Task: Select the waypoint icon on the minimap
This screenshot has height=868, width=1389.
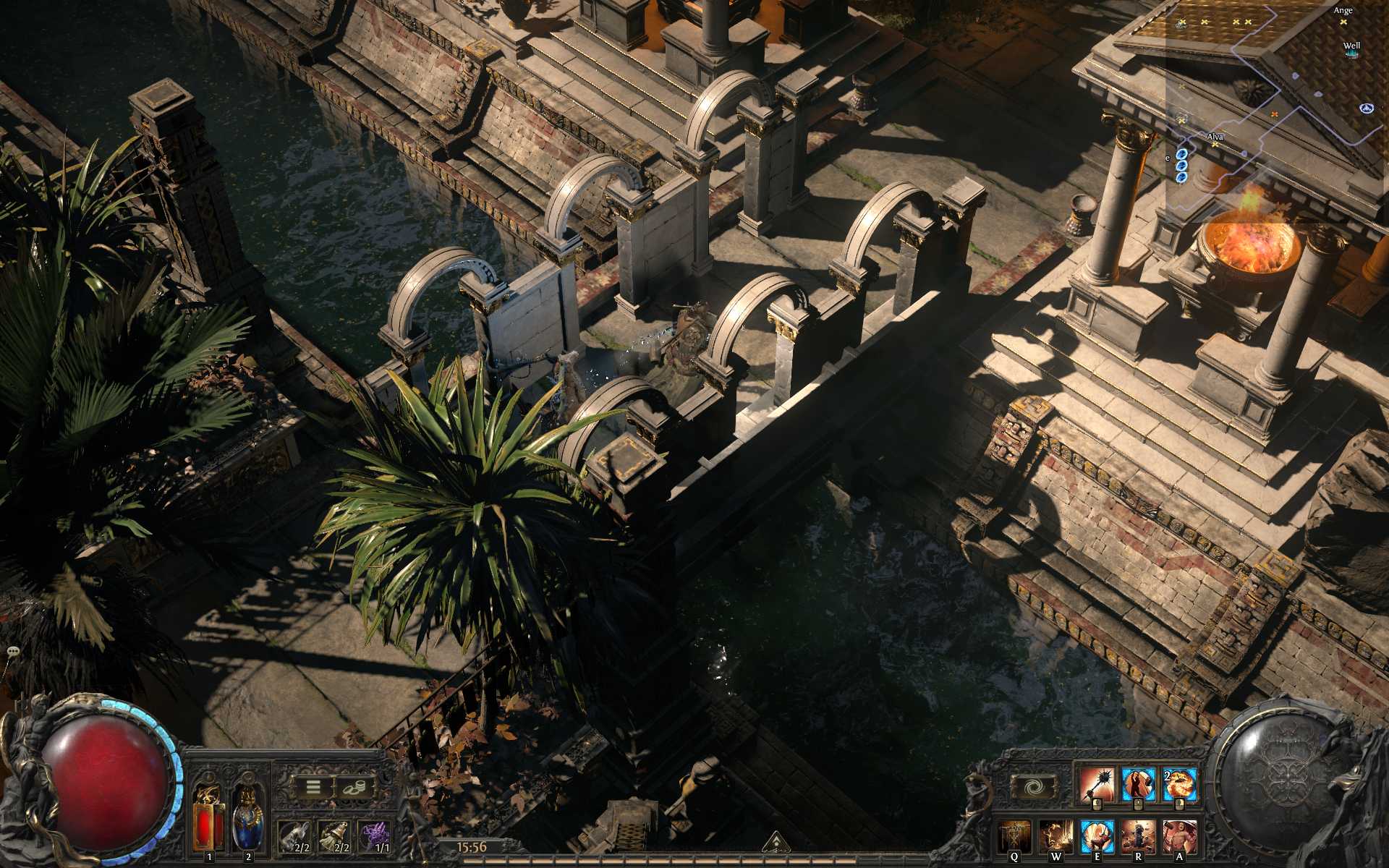Action: 1367,109
